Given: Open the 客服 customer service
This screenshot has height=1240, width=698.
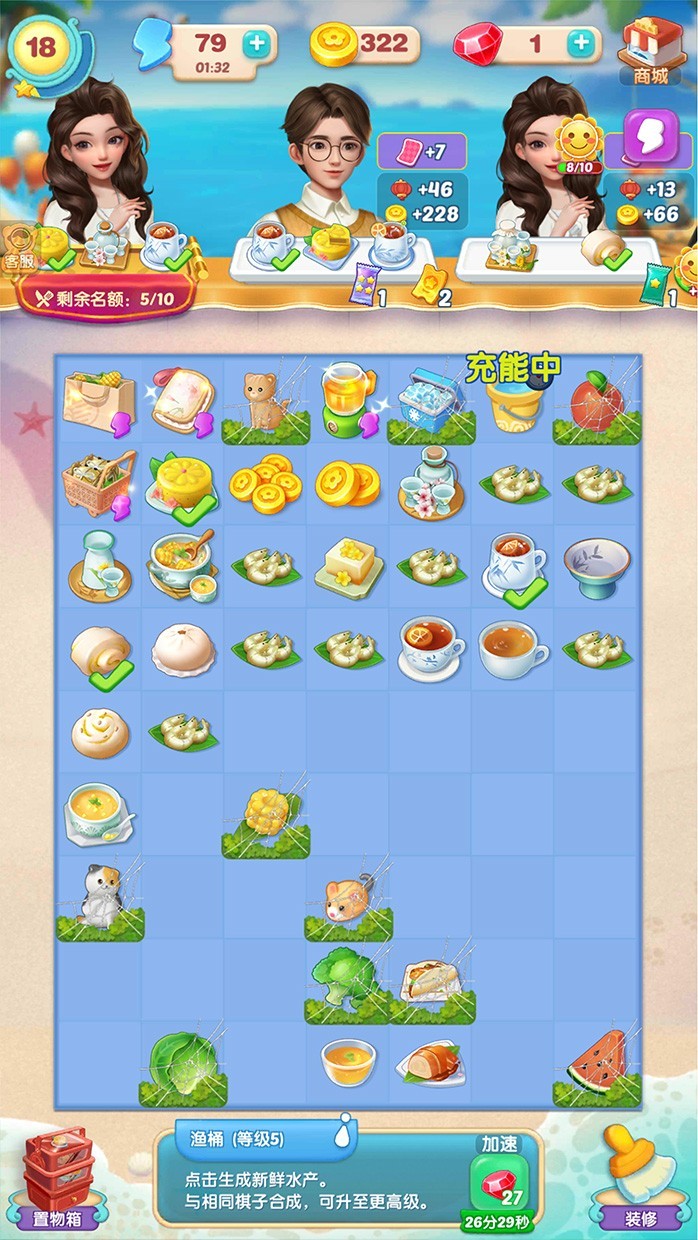Looking at the screenshot, I should [18, 245].
